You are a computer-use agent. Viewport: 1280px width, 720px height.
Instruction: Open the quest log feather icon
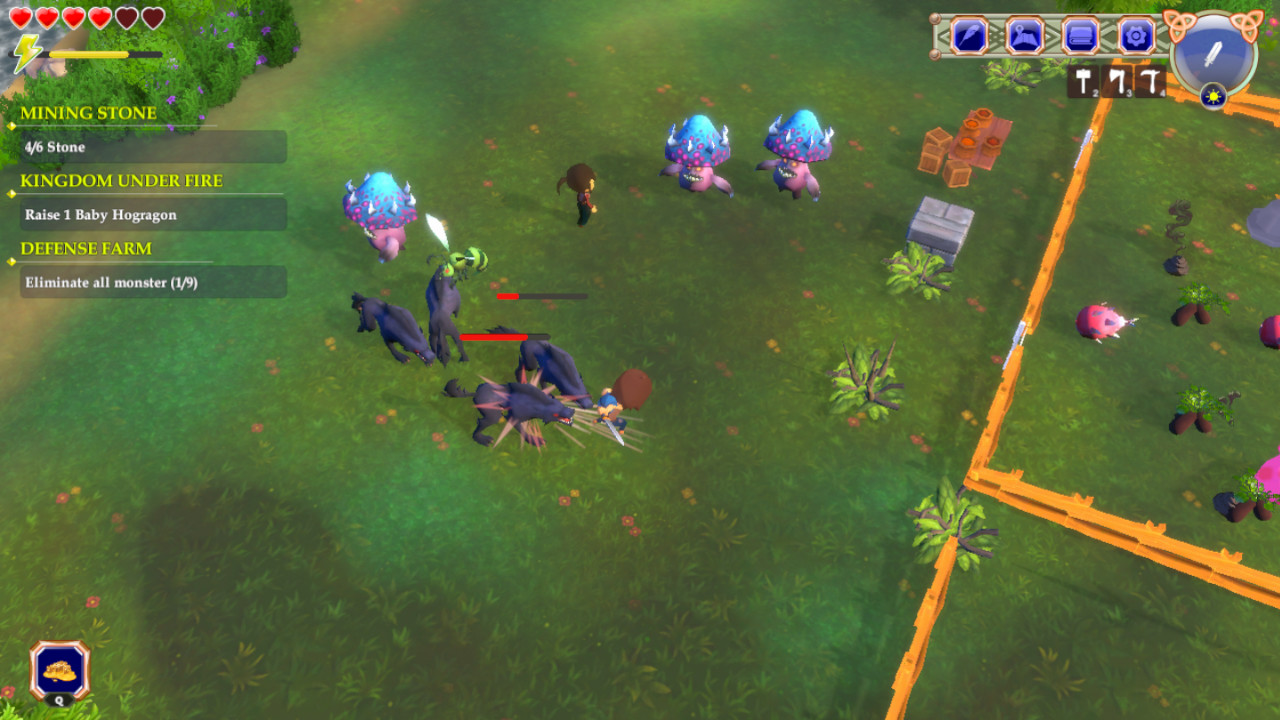click(968, 36)
